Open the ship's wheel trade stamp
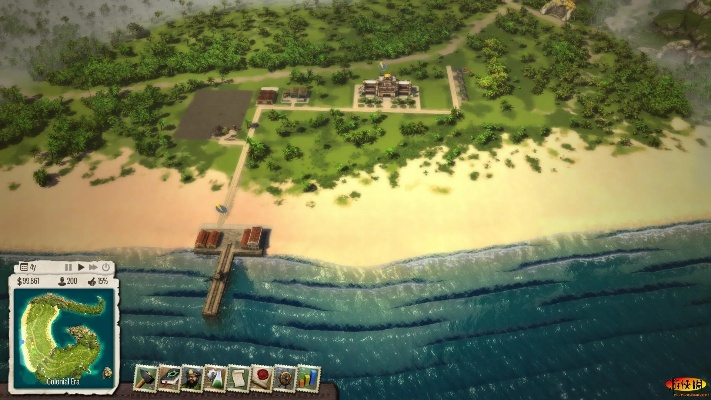The image size is (711, 400). pos(285,378)
